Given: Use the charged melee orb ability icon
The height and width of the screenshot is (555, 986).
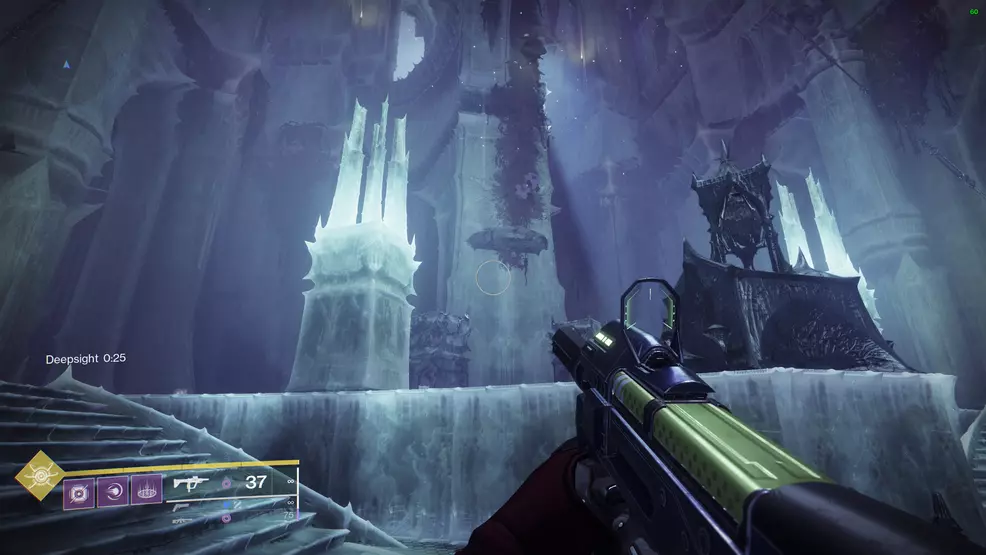Looking at the screenshot, I should pyautogui.click(x=113, y=490).
